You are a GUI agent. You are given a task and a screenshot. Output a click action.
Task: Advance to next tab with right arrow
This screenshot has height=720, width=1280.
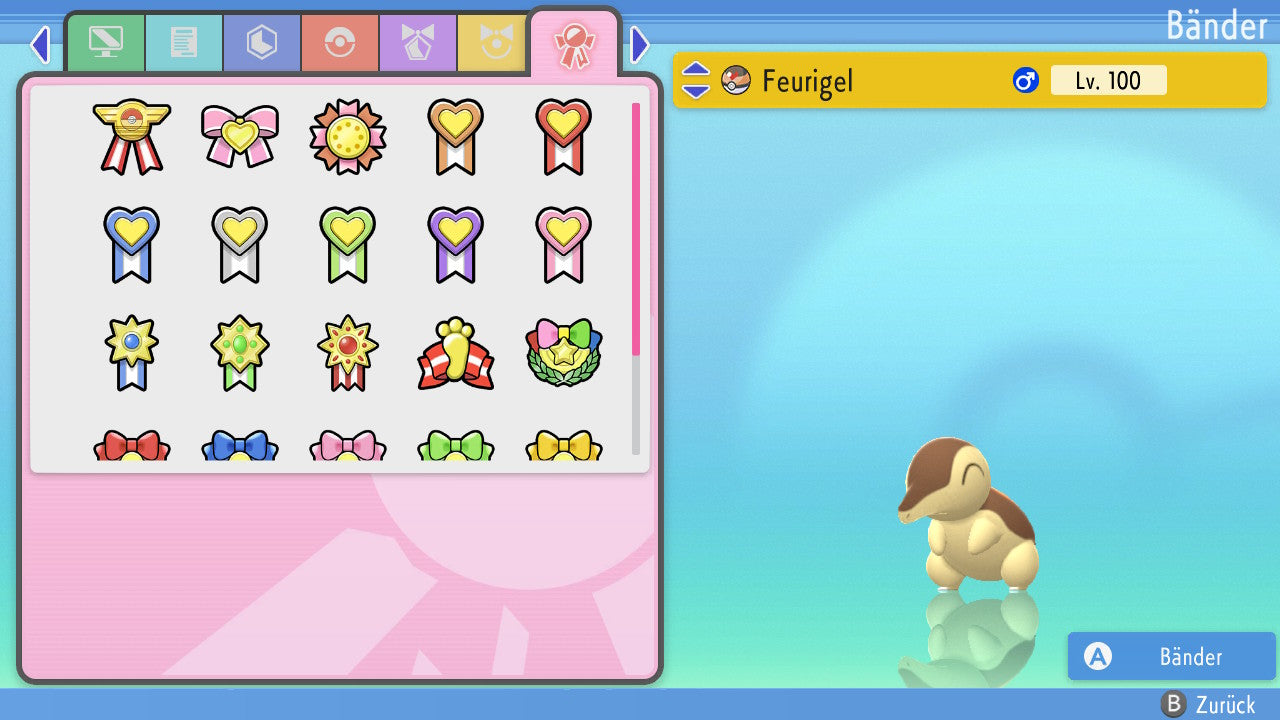pos(640,44)
